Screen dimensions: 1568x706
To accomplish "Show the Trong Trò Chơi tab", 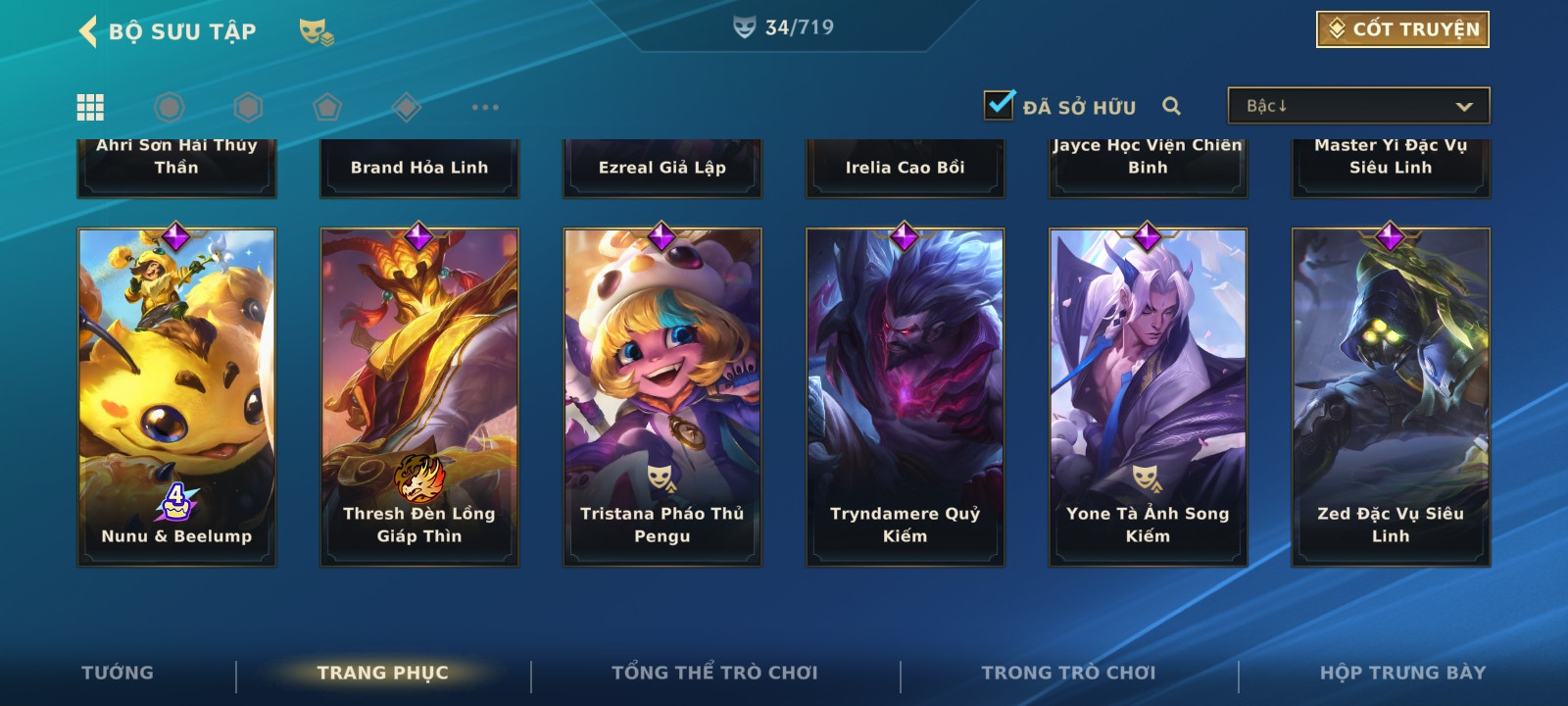I will (1068, 673).
